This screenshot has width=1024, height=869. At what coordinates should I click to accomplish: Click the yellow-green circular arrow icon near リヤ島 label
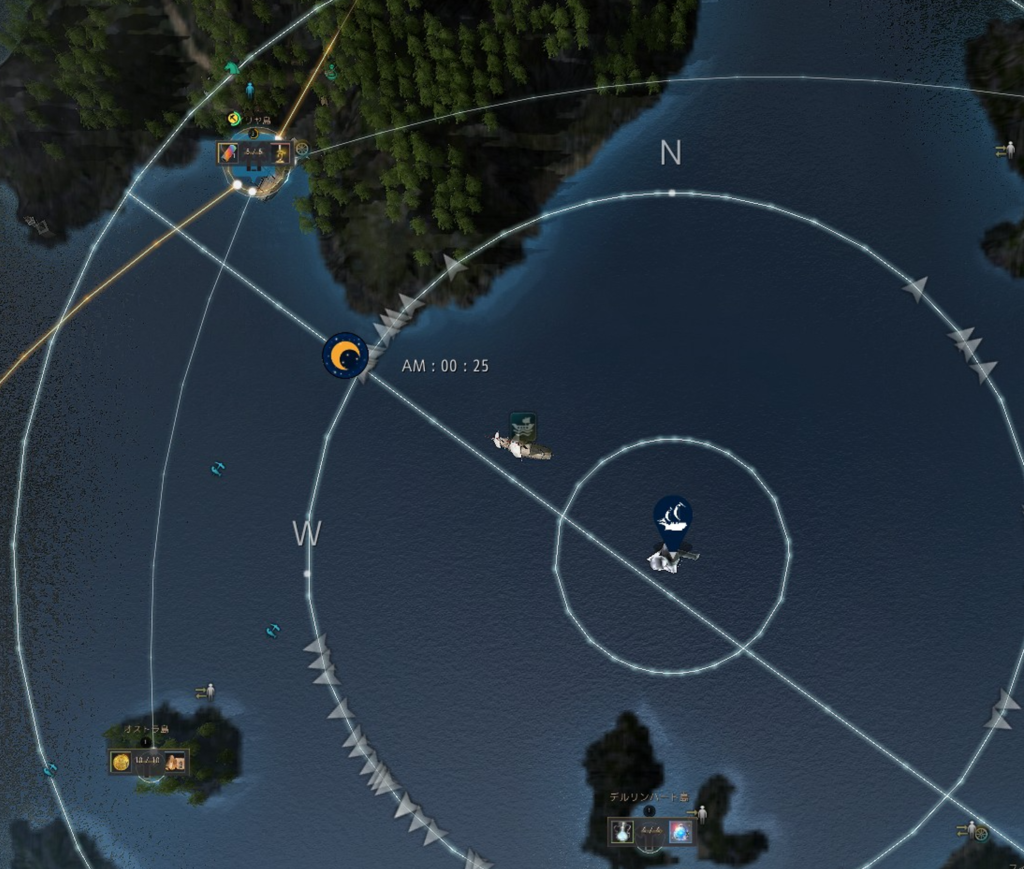[x=234, y=119]
